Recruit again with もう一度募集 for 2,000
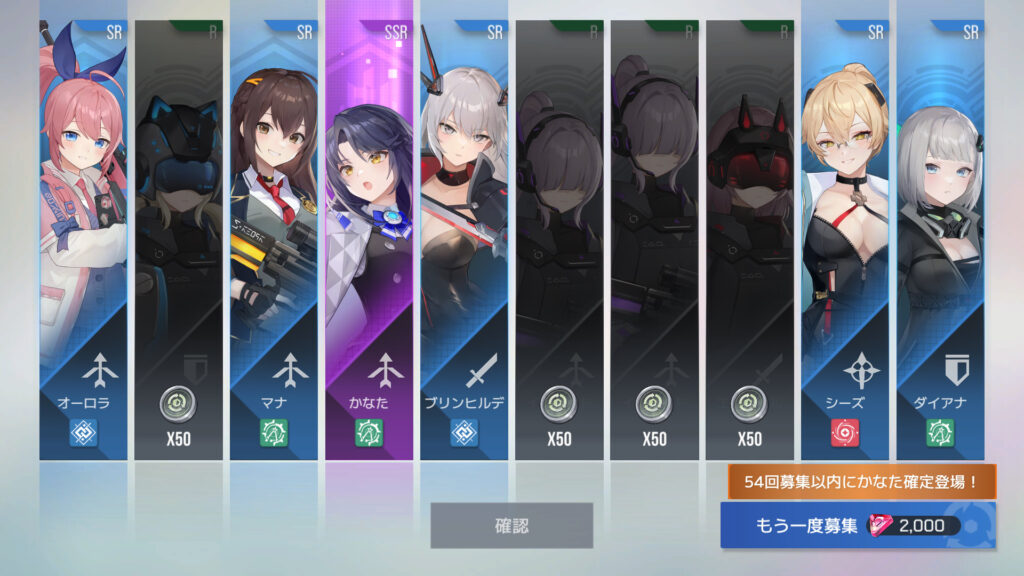This screenshot has height=576, width=1024. [857, 526]
